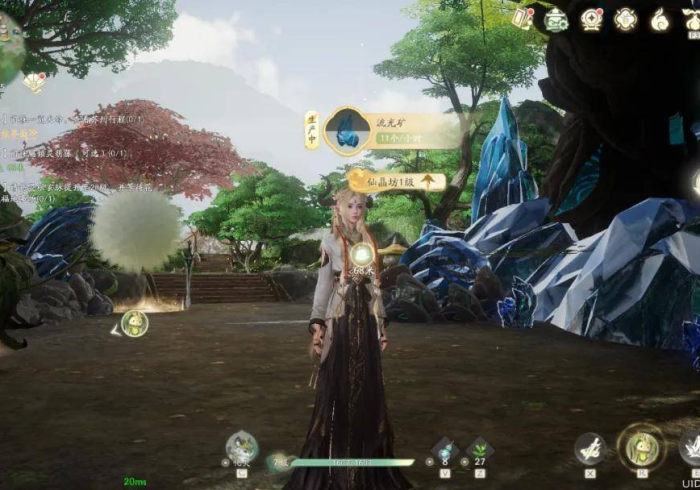Image resolution: width=700 pixels, height=490 pixels.
Task: Activate the white crystal burst skill
Action: click(690, 447)
